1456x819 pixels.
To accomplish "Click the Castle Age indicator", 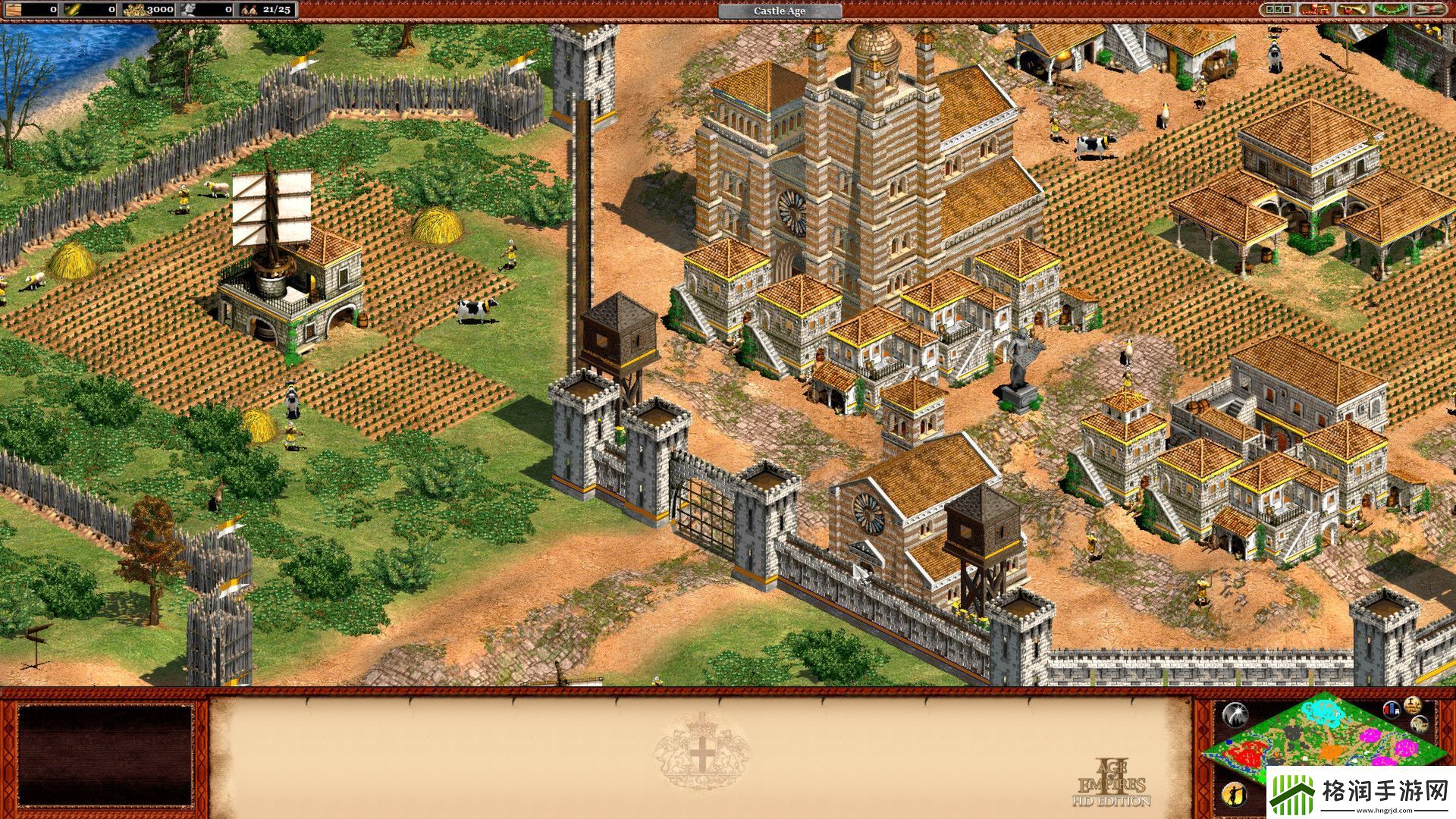I will [x=780, y=11].
